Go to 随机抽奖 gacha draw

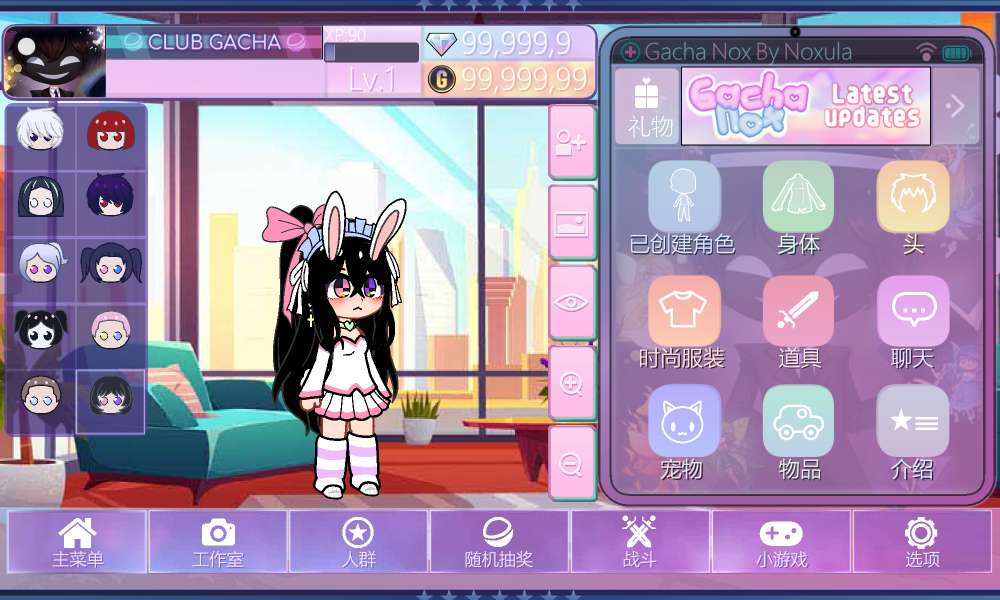(499, 542)
